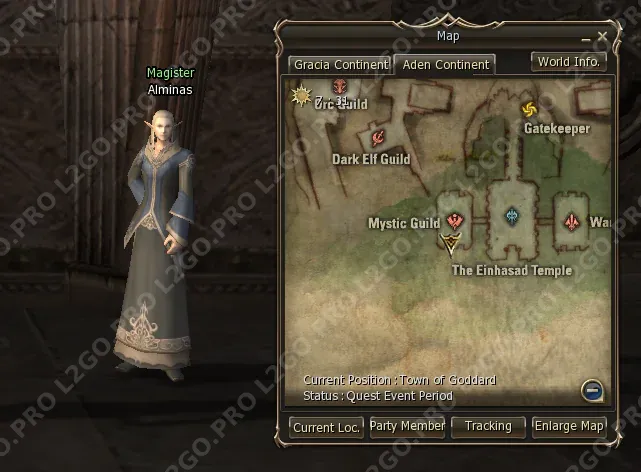
Task: Click the sun icon on the map
Action: click(300, 96)
